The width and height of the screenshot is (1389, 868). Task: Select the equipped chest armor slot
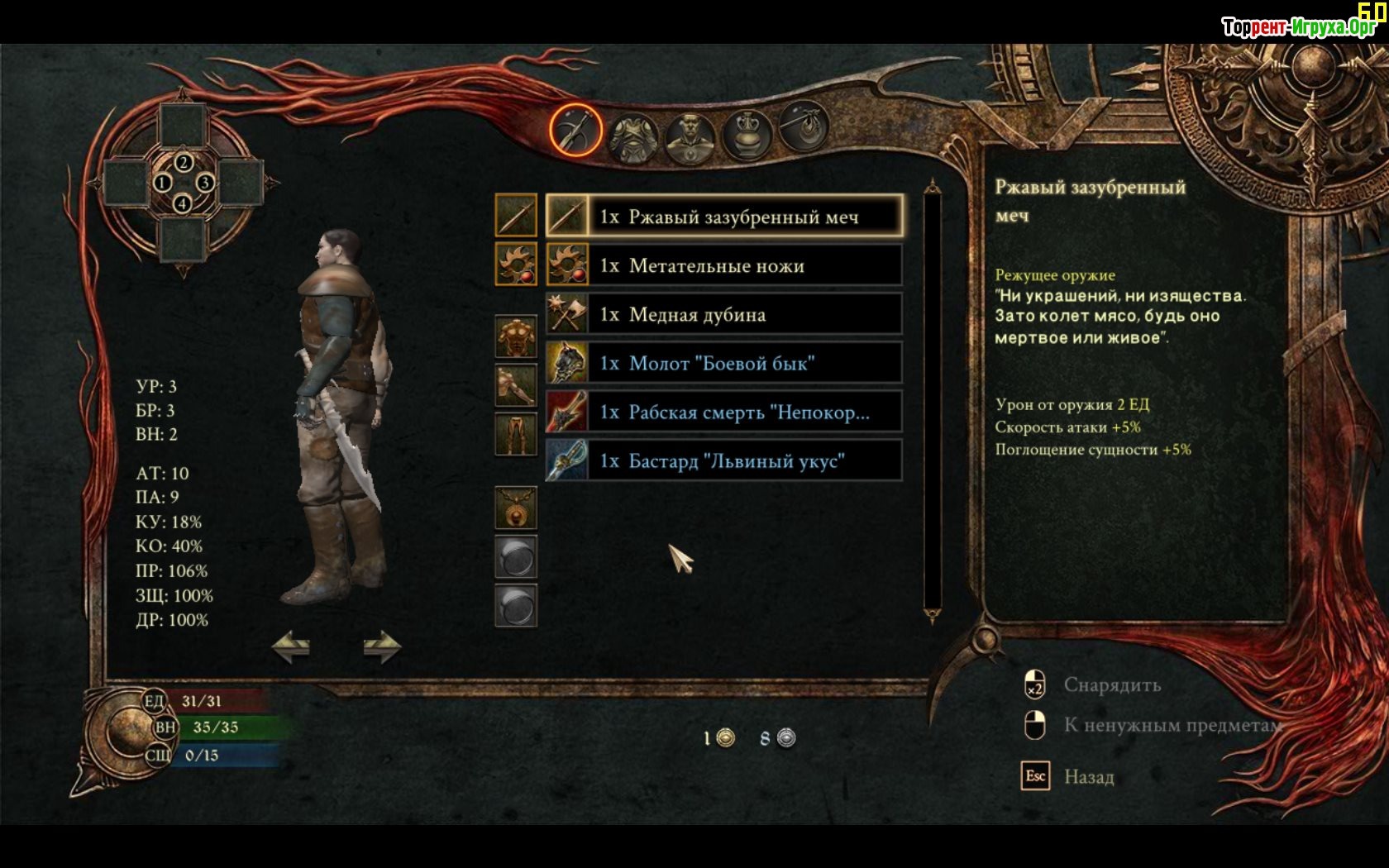click(516, 336)
